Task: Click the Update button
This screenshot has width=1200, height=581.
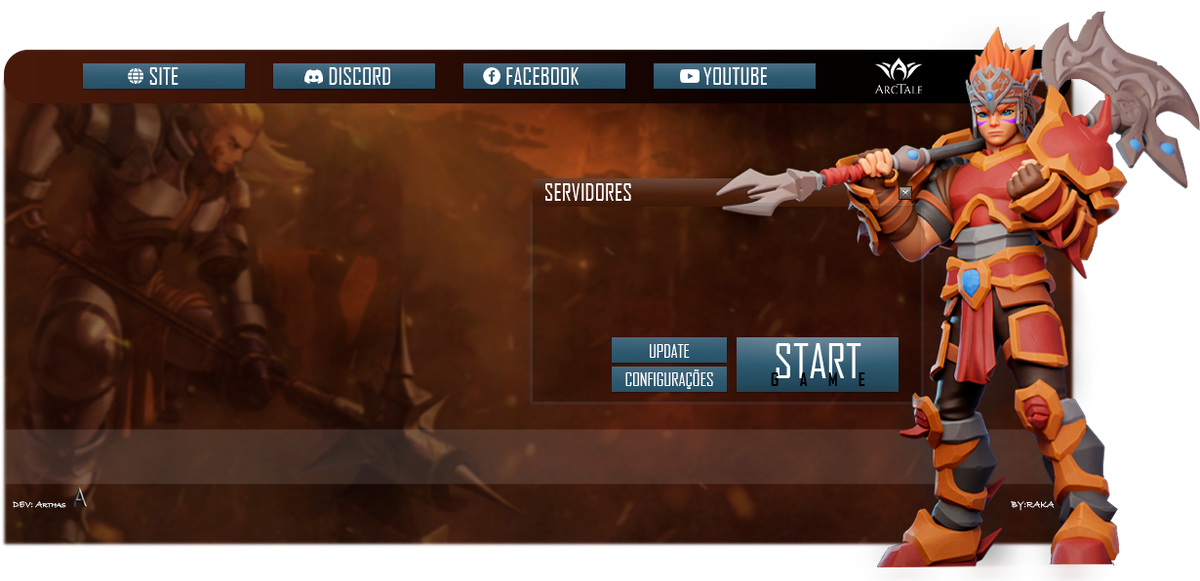Action: click(669, 351)
